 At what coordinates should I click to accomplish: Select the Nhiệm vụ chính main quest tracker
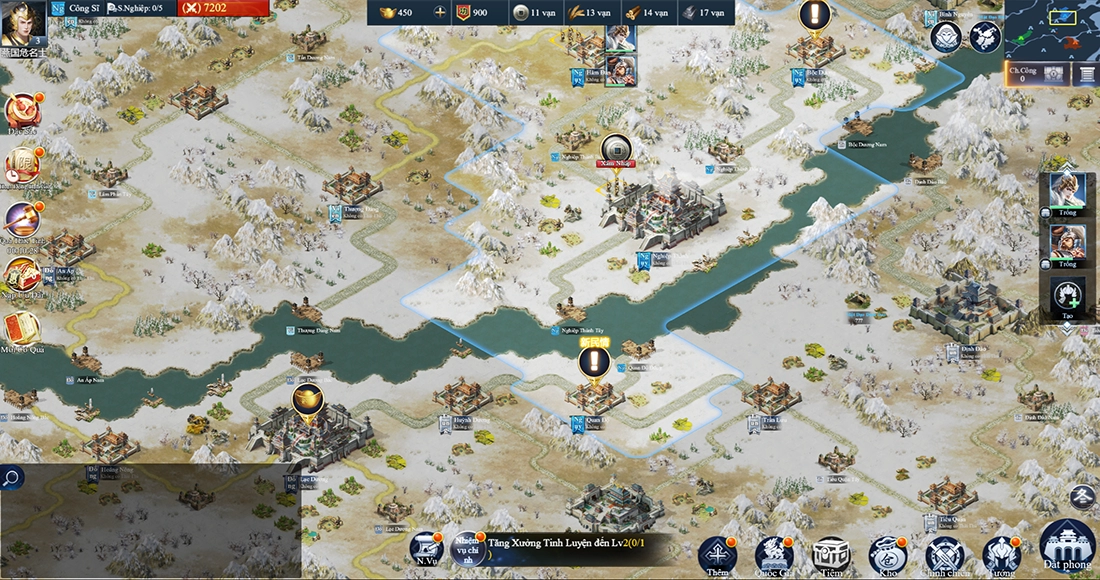coord(467,549)
